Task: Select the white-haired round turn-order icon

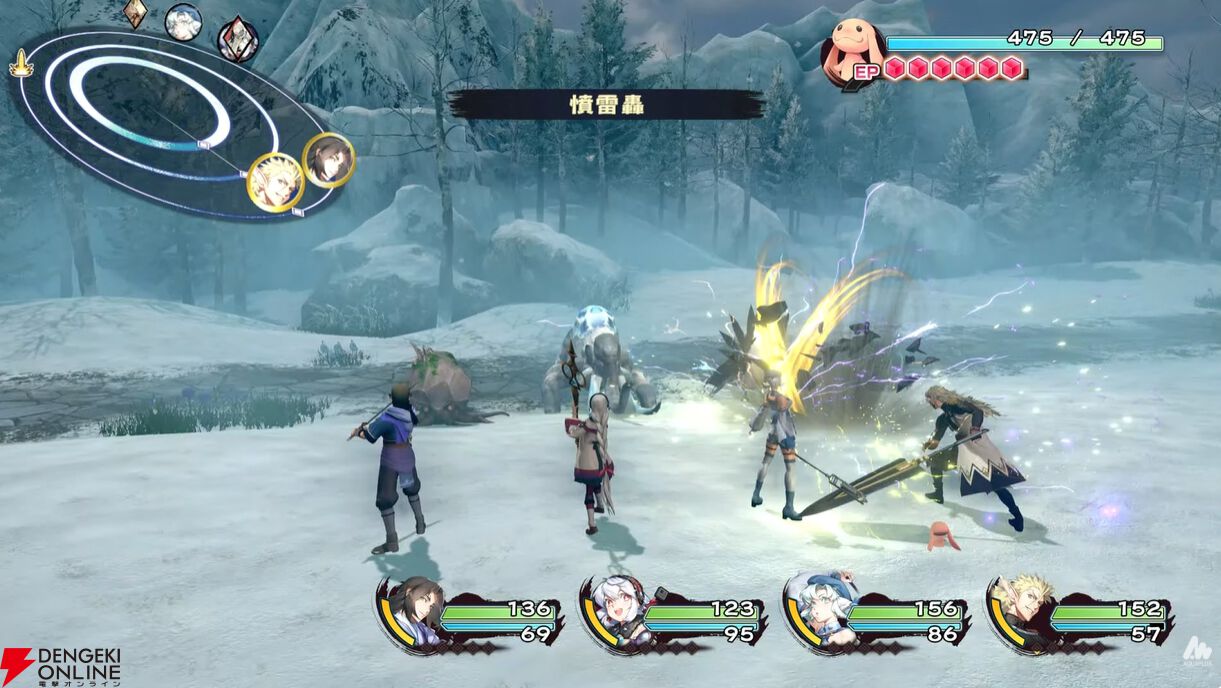Action: tap(183, 22)
